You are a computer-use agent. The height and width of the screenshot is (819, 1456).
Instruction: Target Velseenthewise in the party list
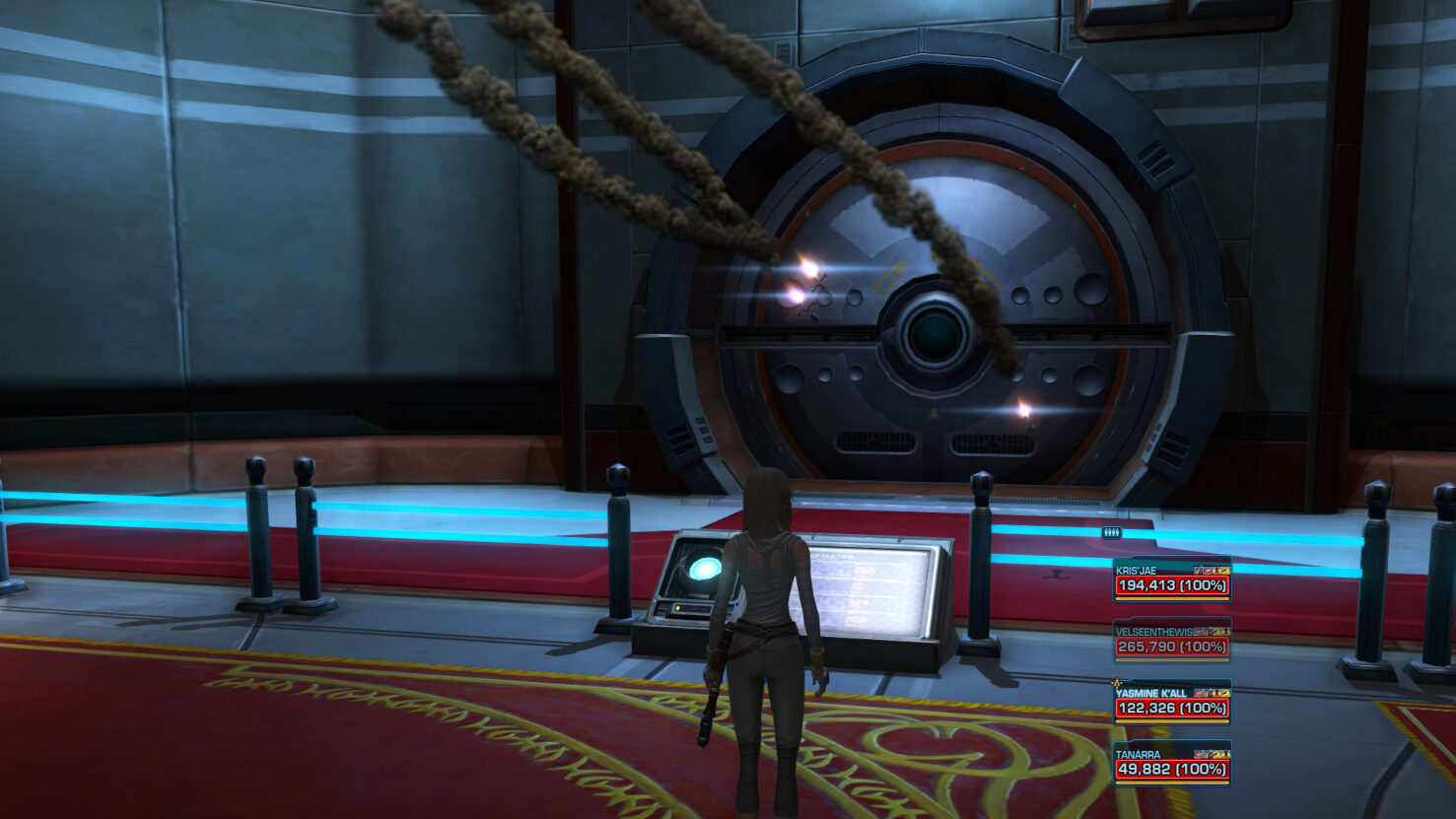1171,641
